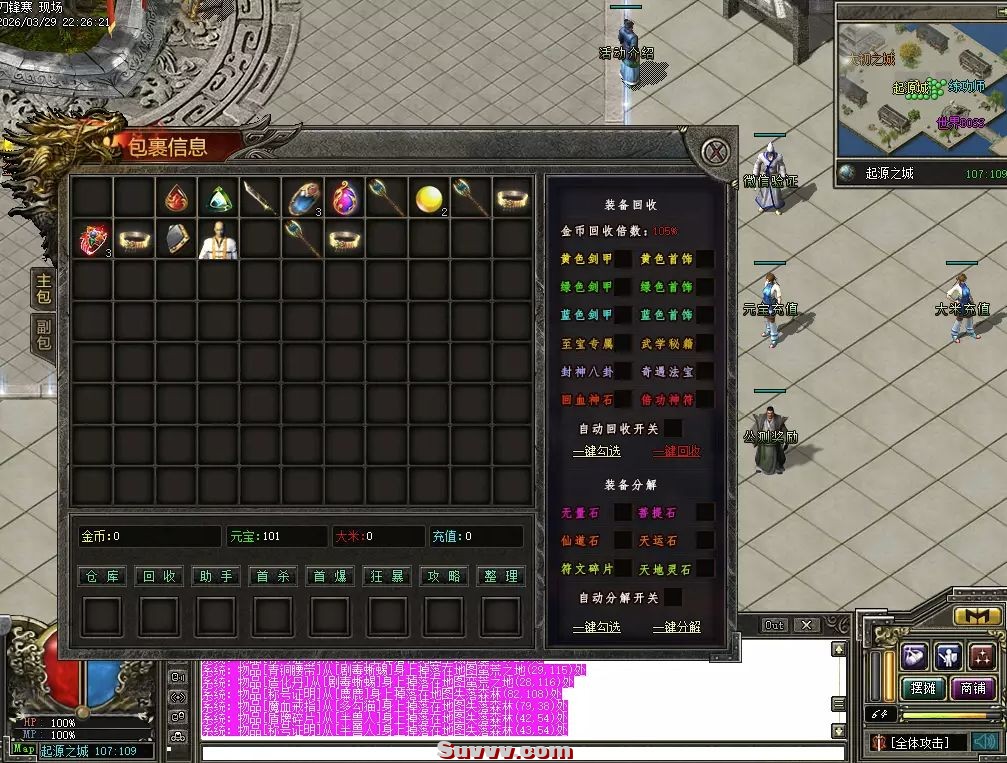1007x763 pixels.
Task: Pick the white-robed costume item slot
Action: click(x=218, y=240)
